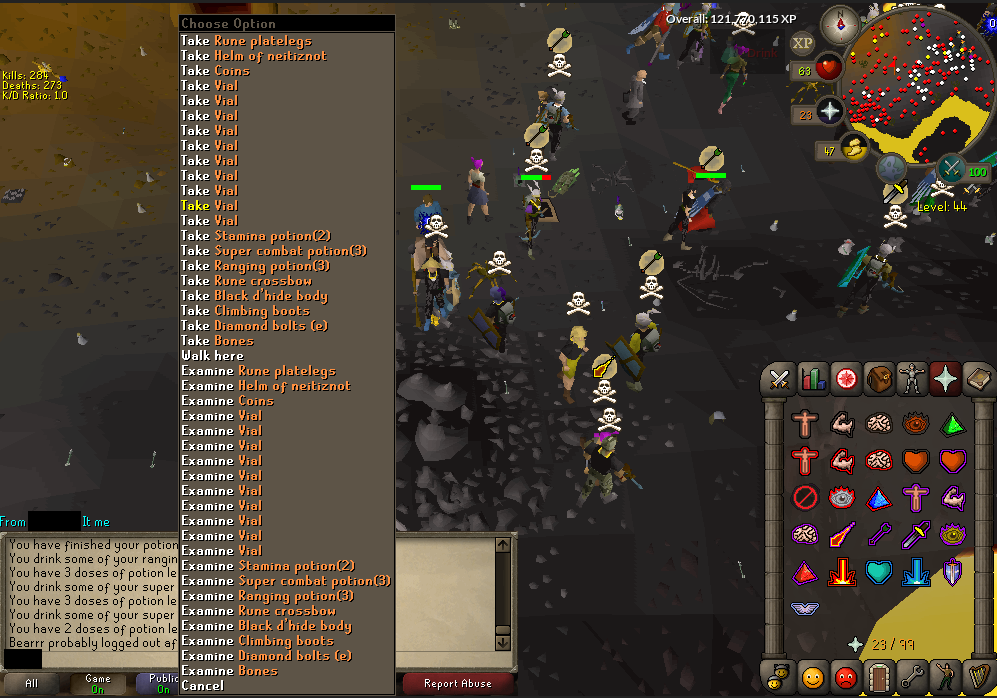Open the skills bar-chart tab
Screen dimensions: 997x698
point(812,380)
